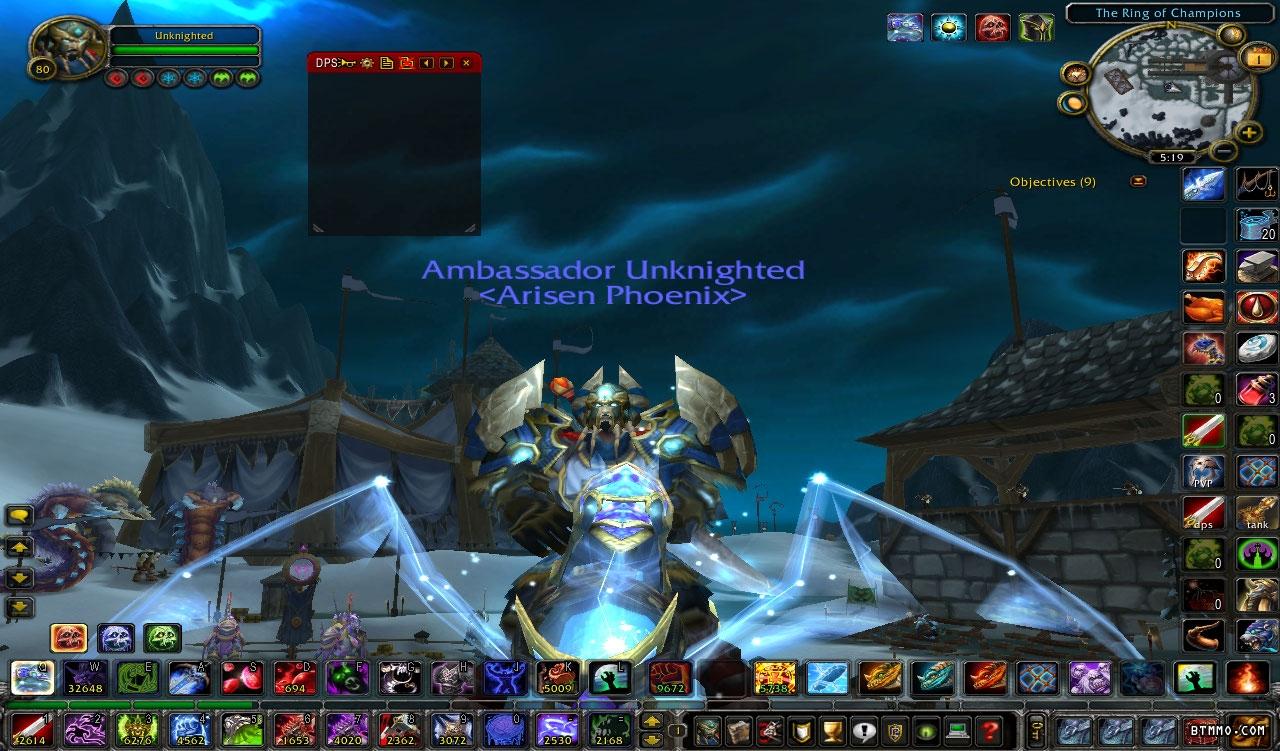Screen dimensions: 1280x751
Task: Activate the red fist ability showing 9672
Action: [668, 677]
